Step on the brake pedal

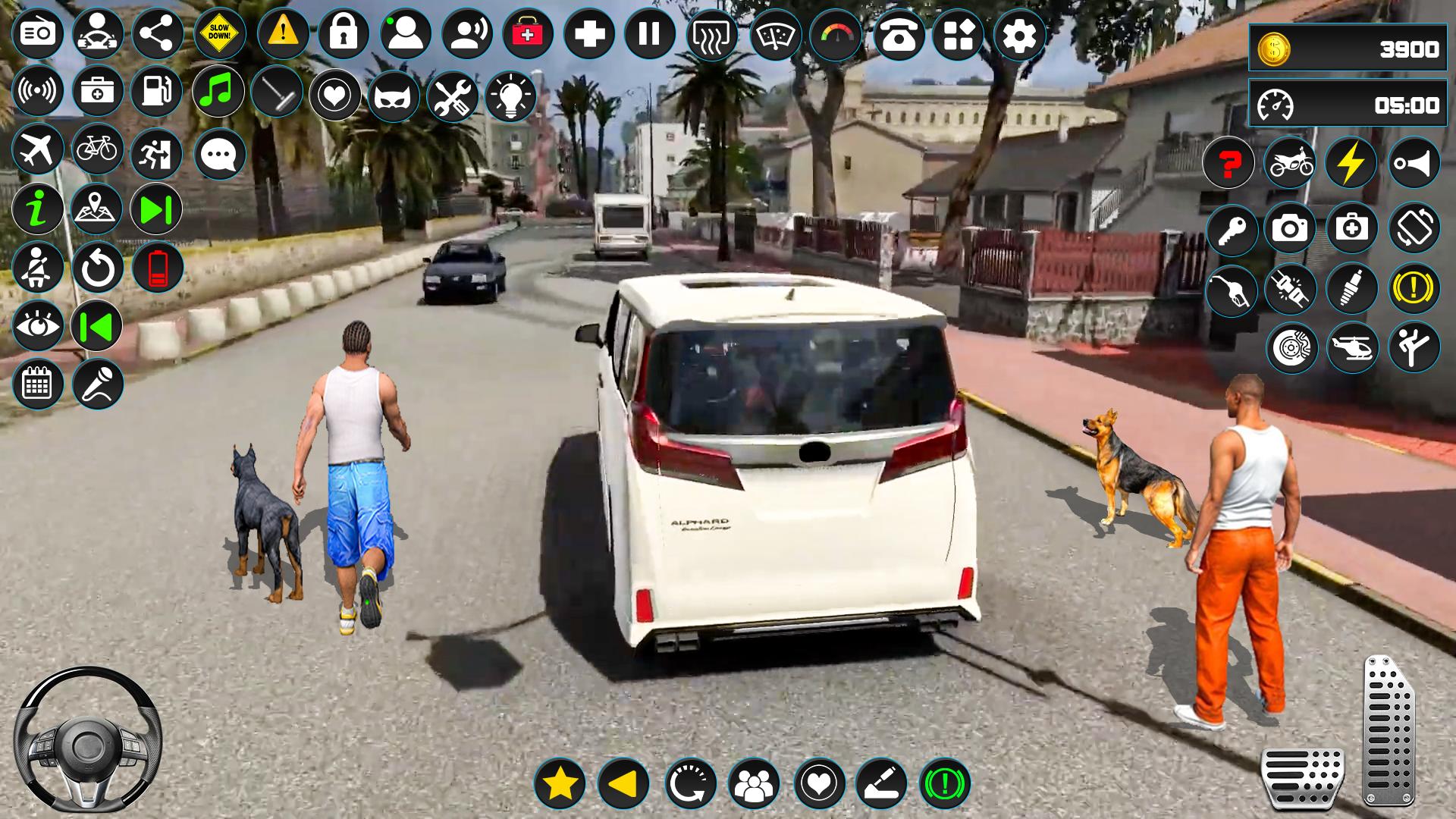(x=1302, y=777)
